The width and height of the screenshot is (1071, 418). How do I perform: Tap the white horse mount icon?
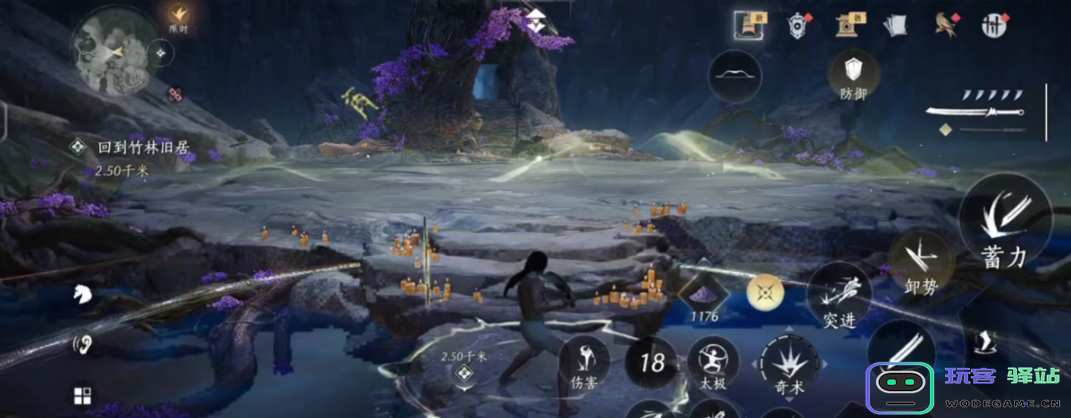click(82, 294)
